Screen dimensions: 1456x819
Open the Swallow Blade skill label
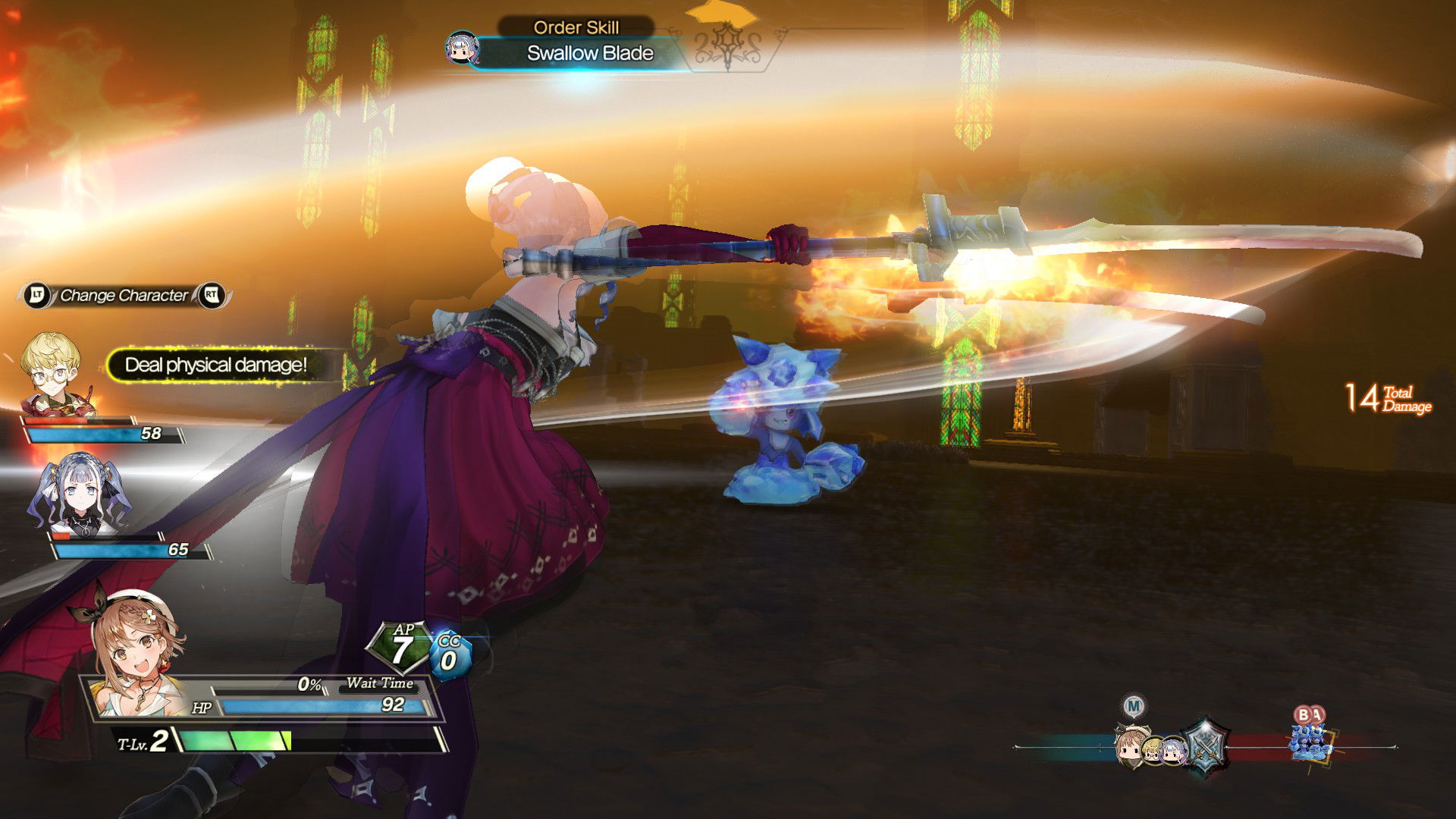pos(590,53)
